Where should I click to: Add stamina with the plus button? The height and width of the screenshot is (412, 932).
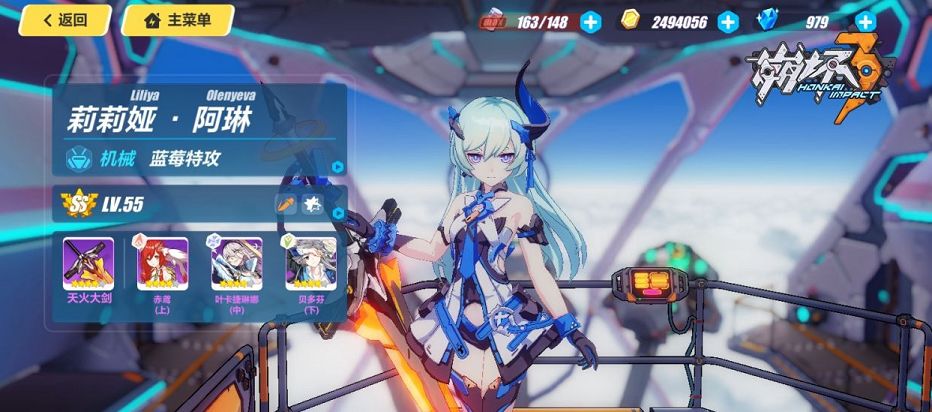click(591, 22)
